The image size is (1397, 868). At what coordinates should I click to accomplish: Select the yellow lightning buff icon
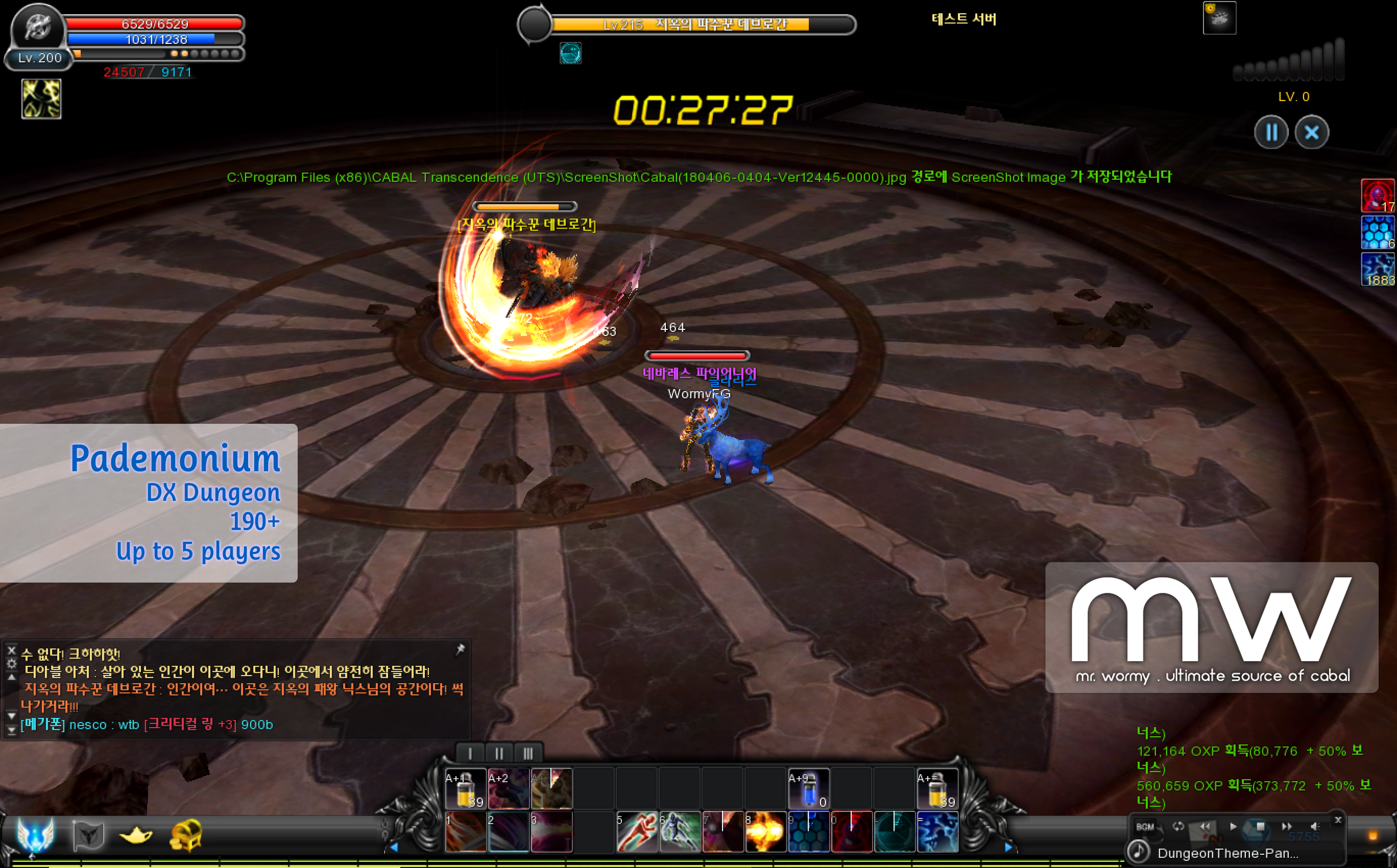coord(41,99)
